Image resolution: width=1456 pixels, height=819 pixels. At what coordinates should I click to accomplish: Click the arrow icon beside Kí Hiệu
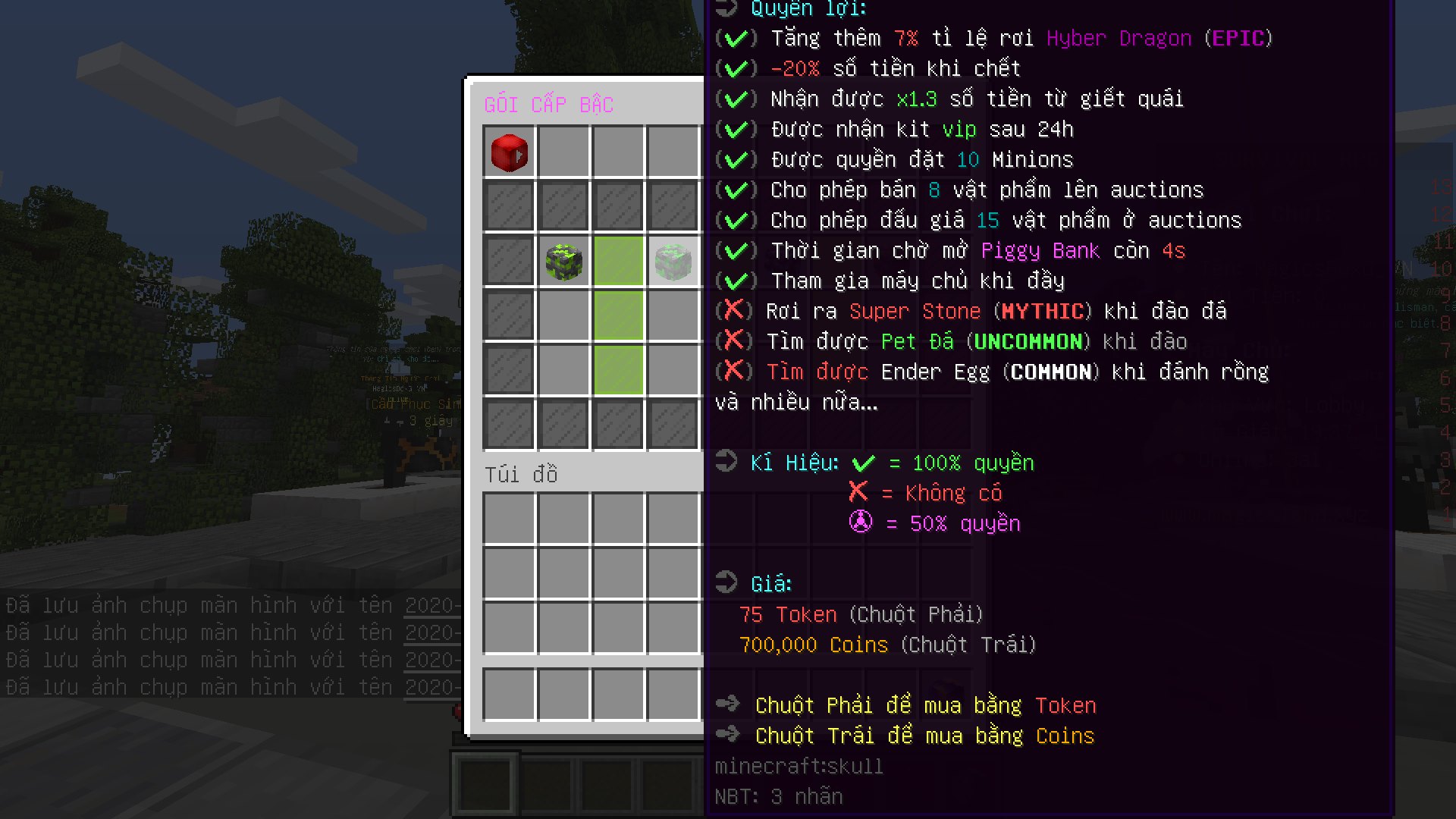tap(727, 461)
